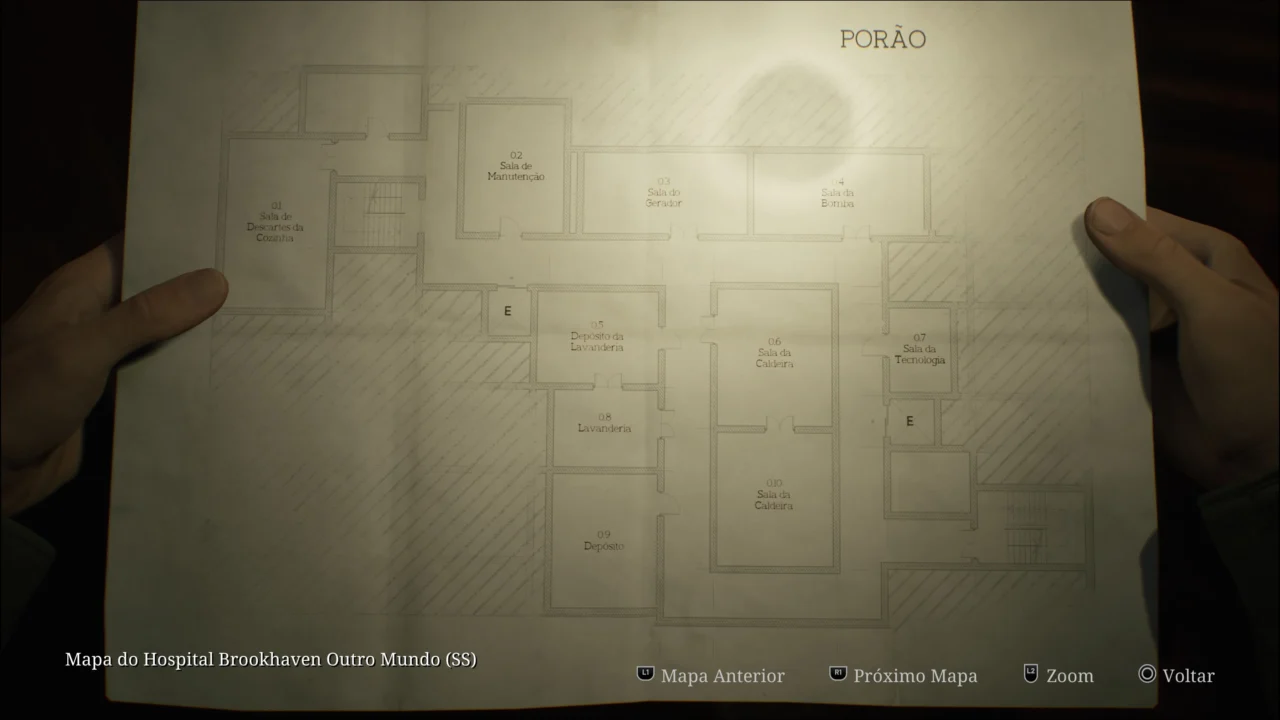Select room 02 Sala de Manutenção
The width and height of the screenshot is (1280, 720).
pyautogui.click(x=514, y=166)
